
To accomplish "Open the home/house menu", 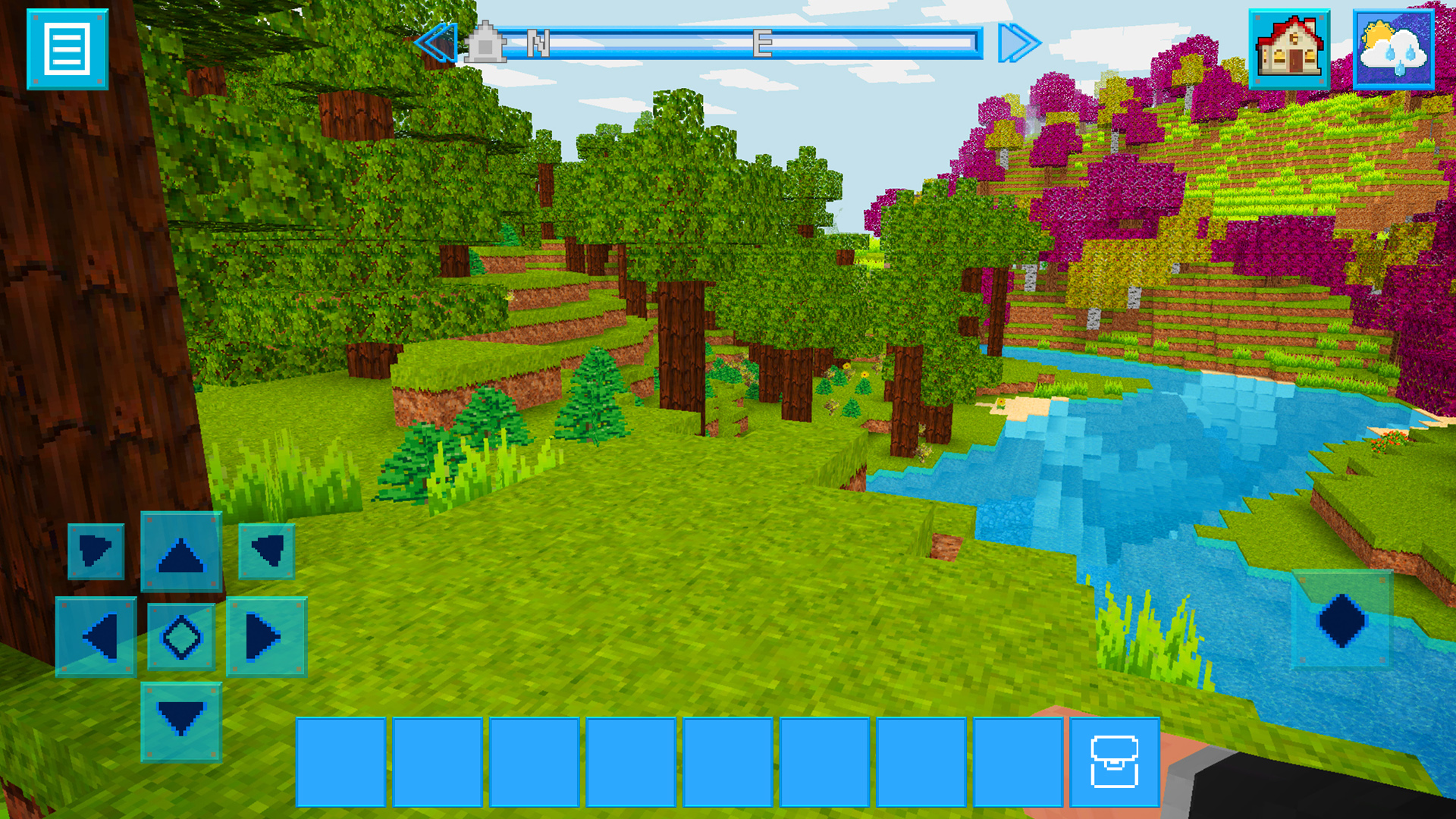I will tap(1291, 48).
